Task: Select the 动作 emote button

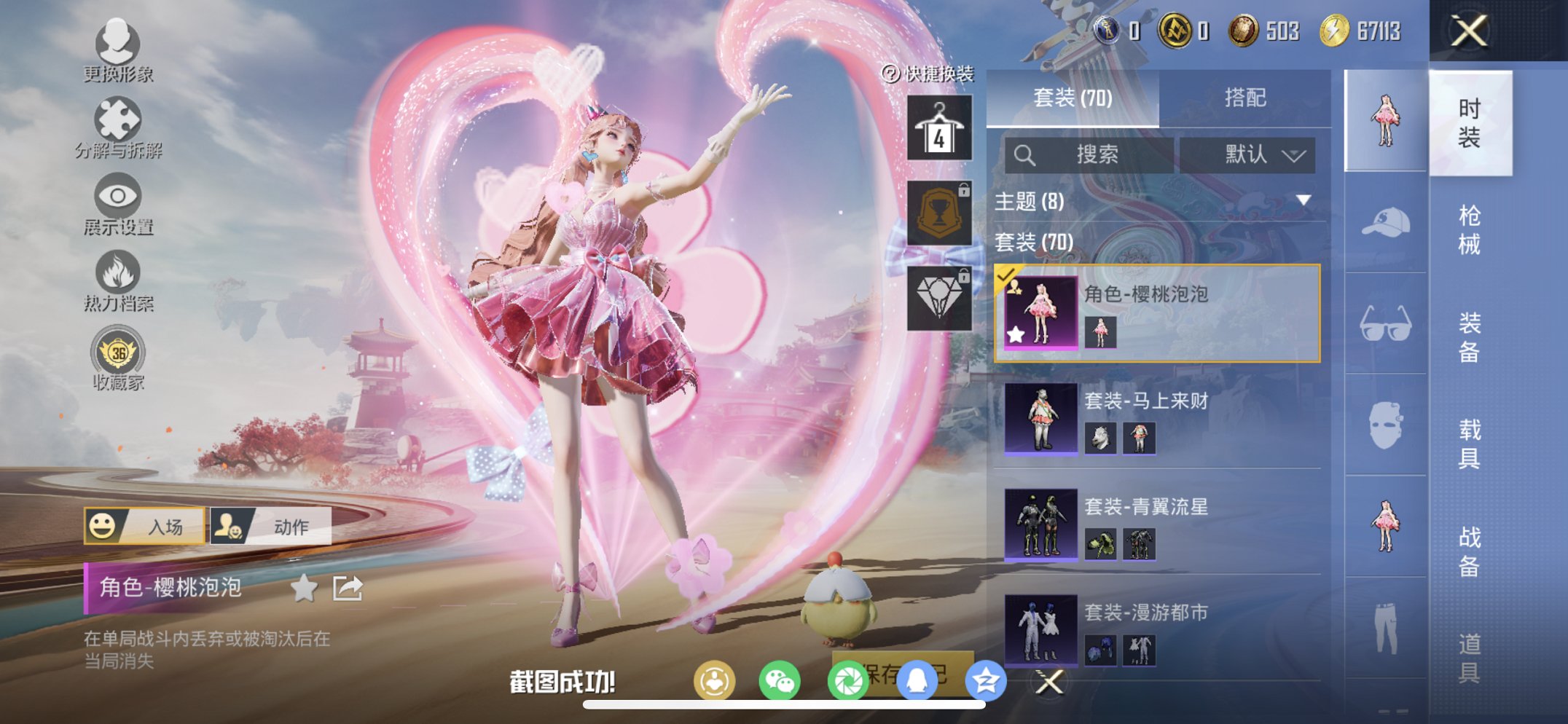Action: point(271,526)
